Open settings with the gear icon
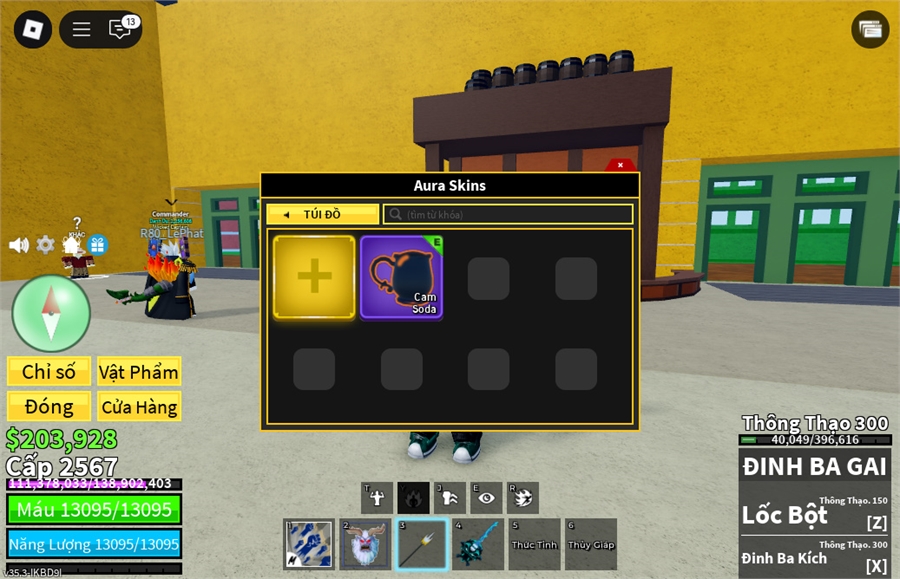 (x=45, y=245)
